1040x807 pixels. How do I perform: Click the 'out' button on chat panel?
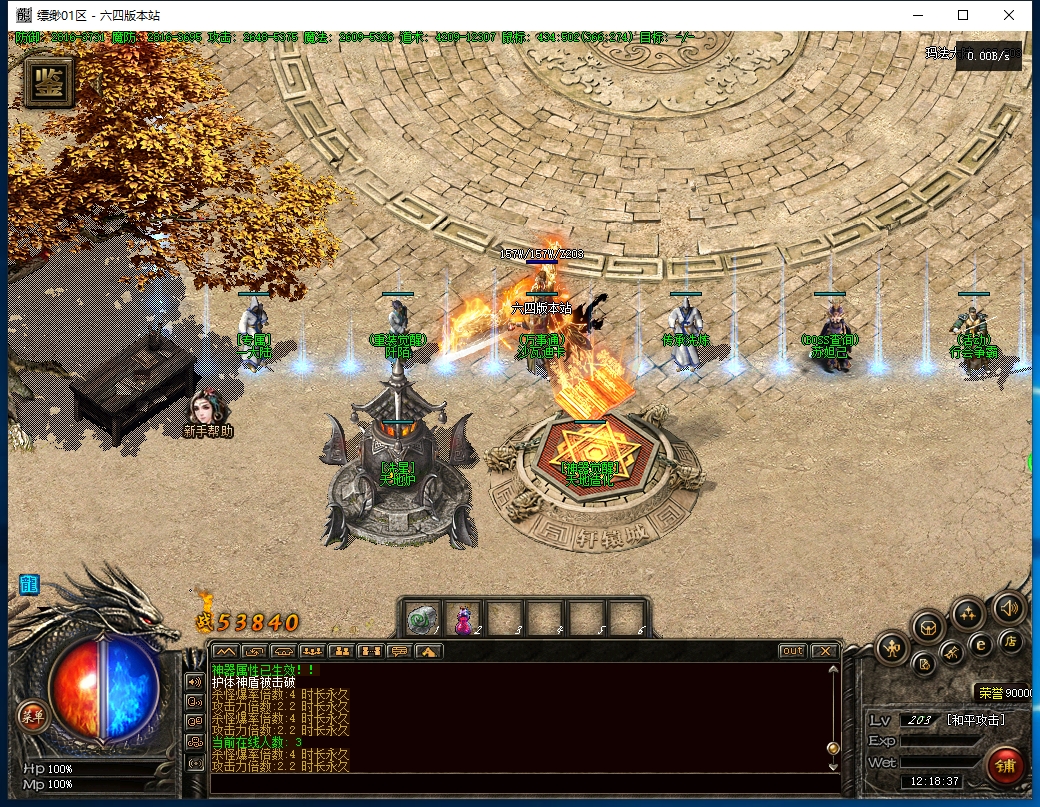(x=792, y=651)
